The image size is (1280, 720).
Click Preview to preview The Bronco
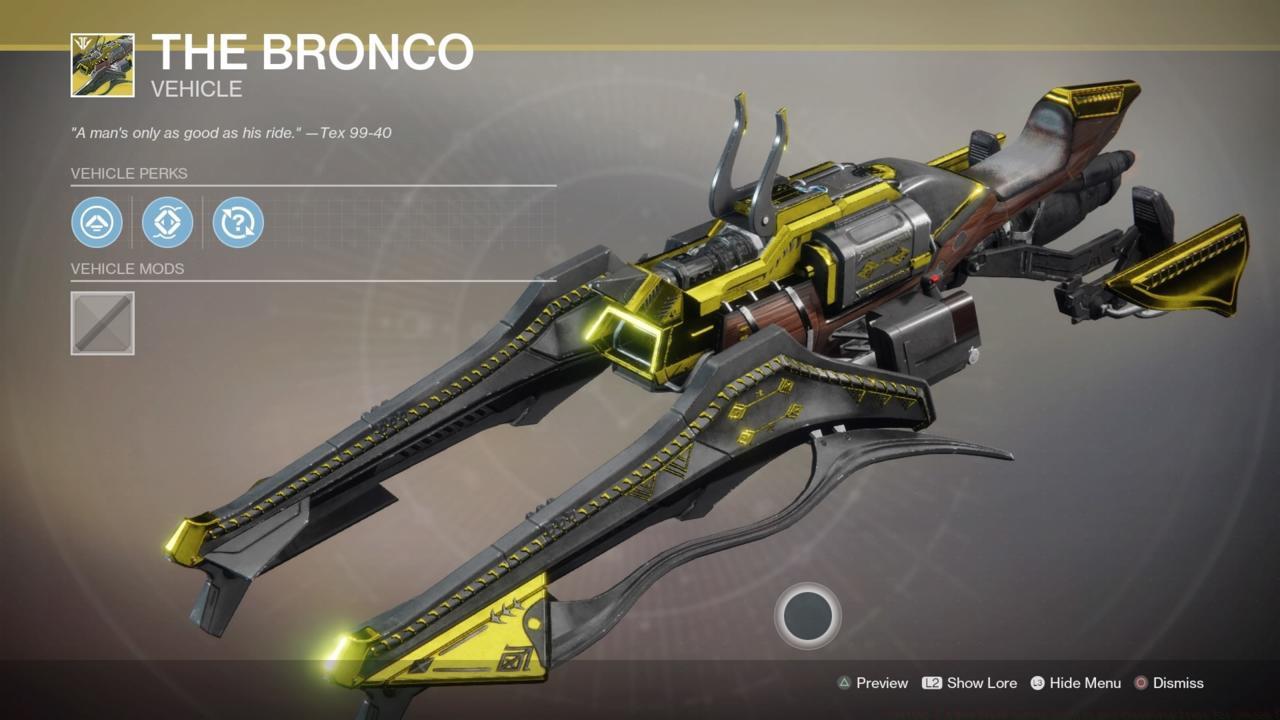click(881, 683)
